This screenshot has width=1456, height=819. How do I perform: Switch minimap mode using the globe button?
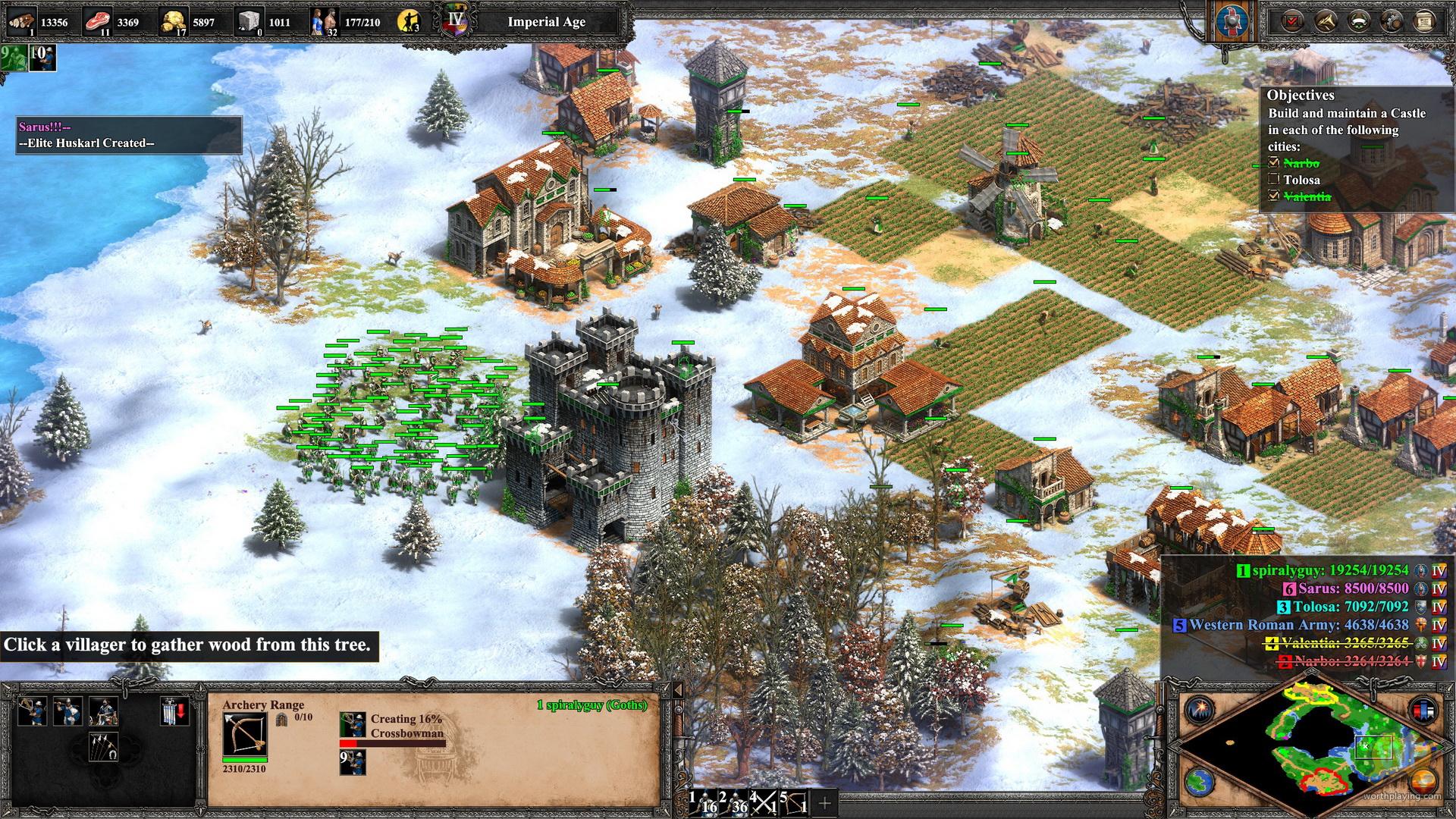tap(1200, 781)
